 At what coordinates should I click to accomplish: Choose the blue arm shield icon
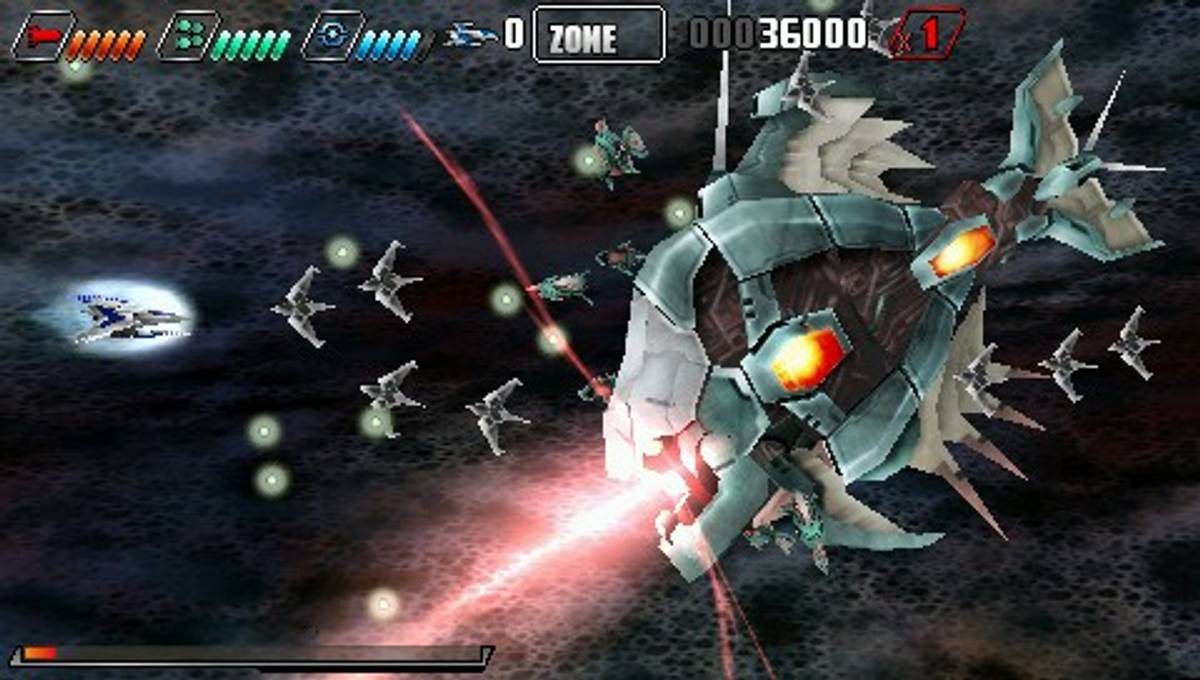click(x=331, y=37)
